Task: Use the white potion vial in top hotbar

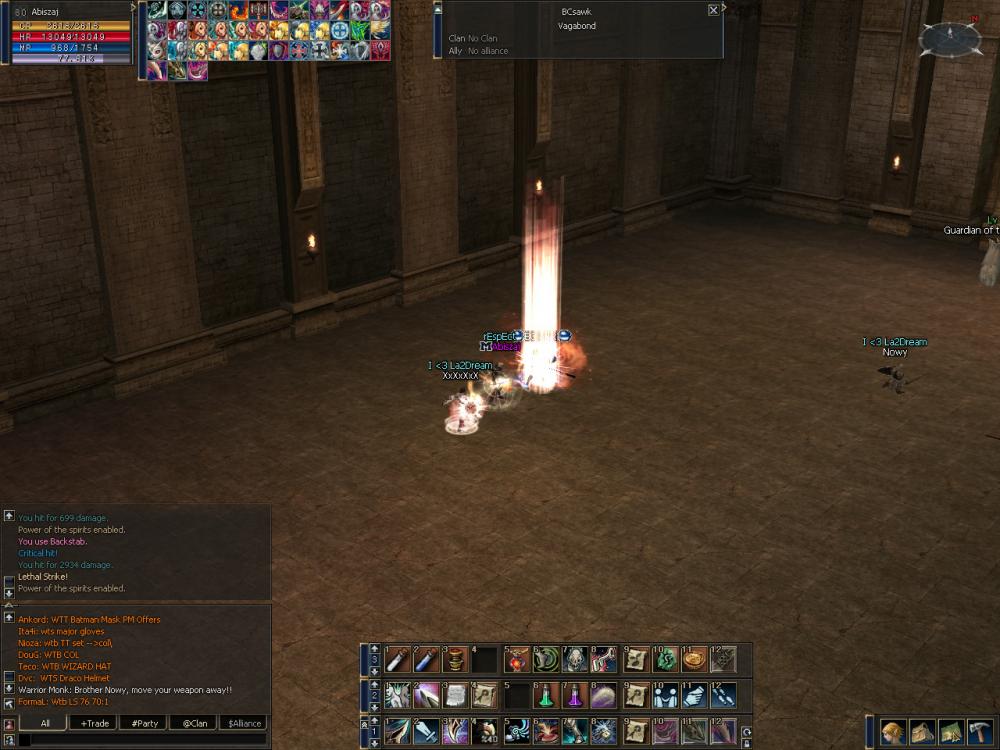Action: click(397, 659)
